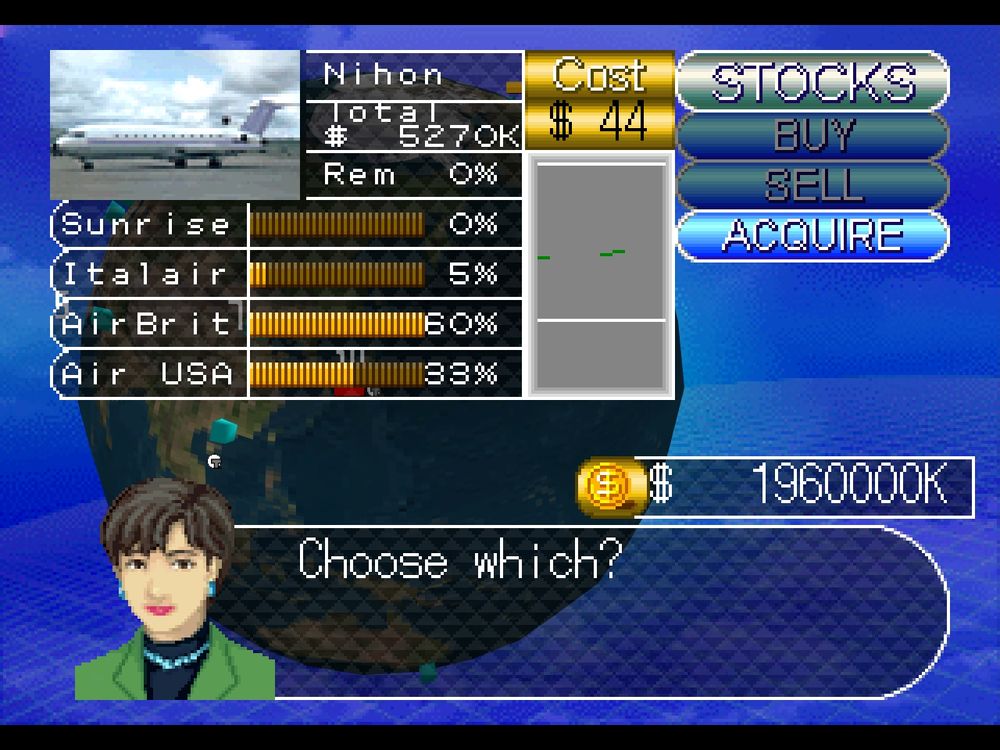Screen dimensions: 1000x750
Task: Click the Nihon airplane thumbnail
Action: pos(176,125)
